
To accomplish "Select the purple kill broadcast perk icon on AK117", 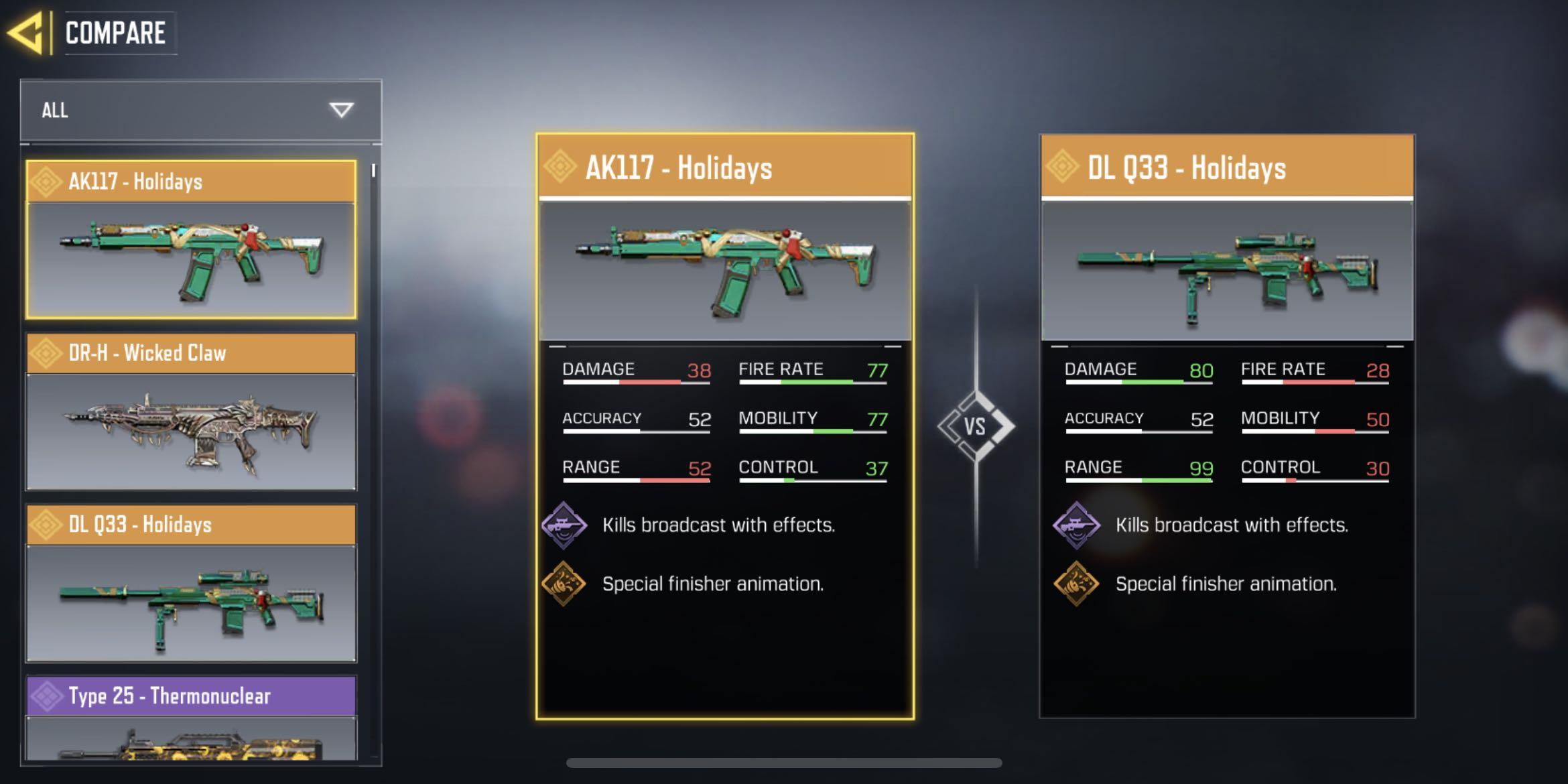I will (564, 525).
